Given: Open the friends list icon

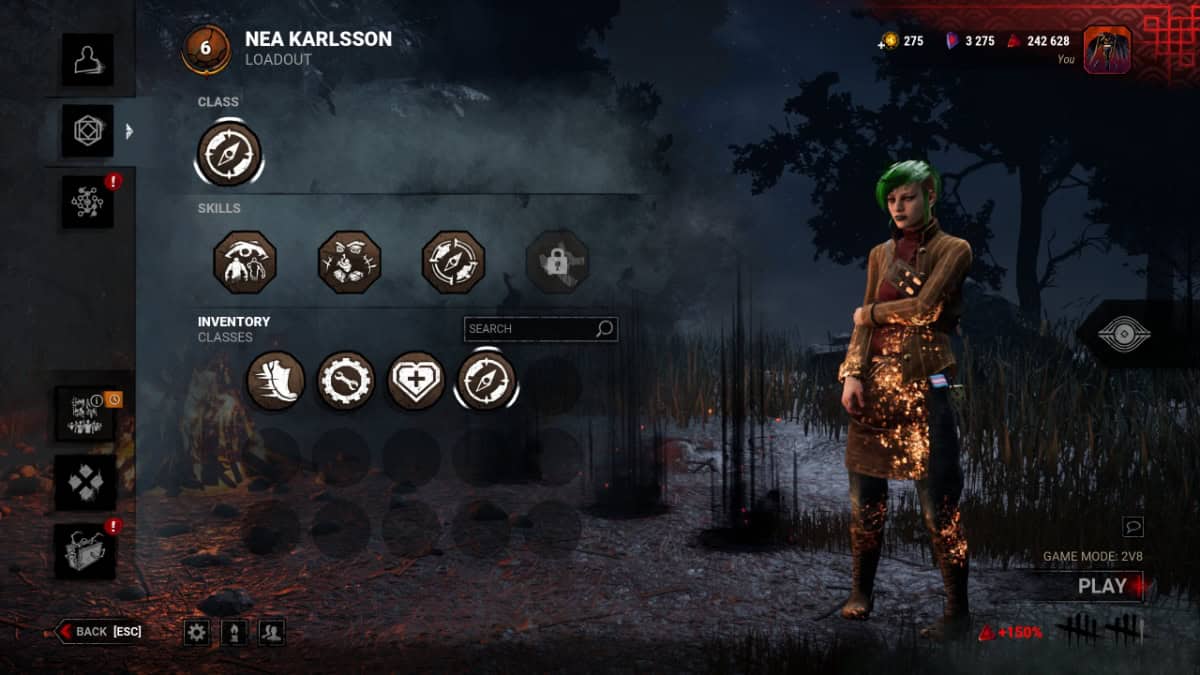Looking at the screenshot, I should 271,632.
